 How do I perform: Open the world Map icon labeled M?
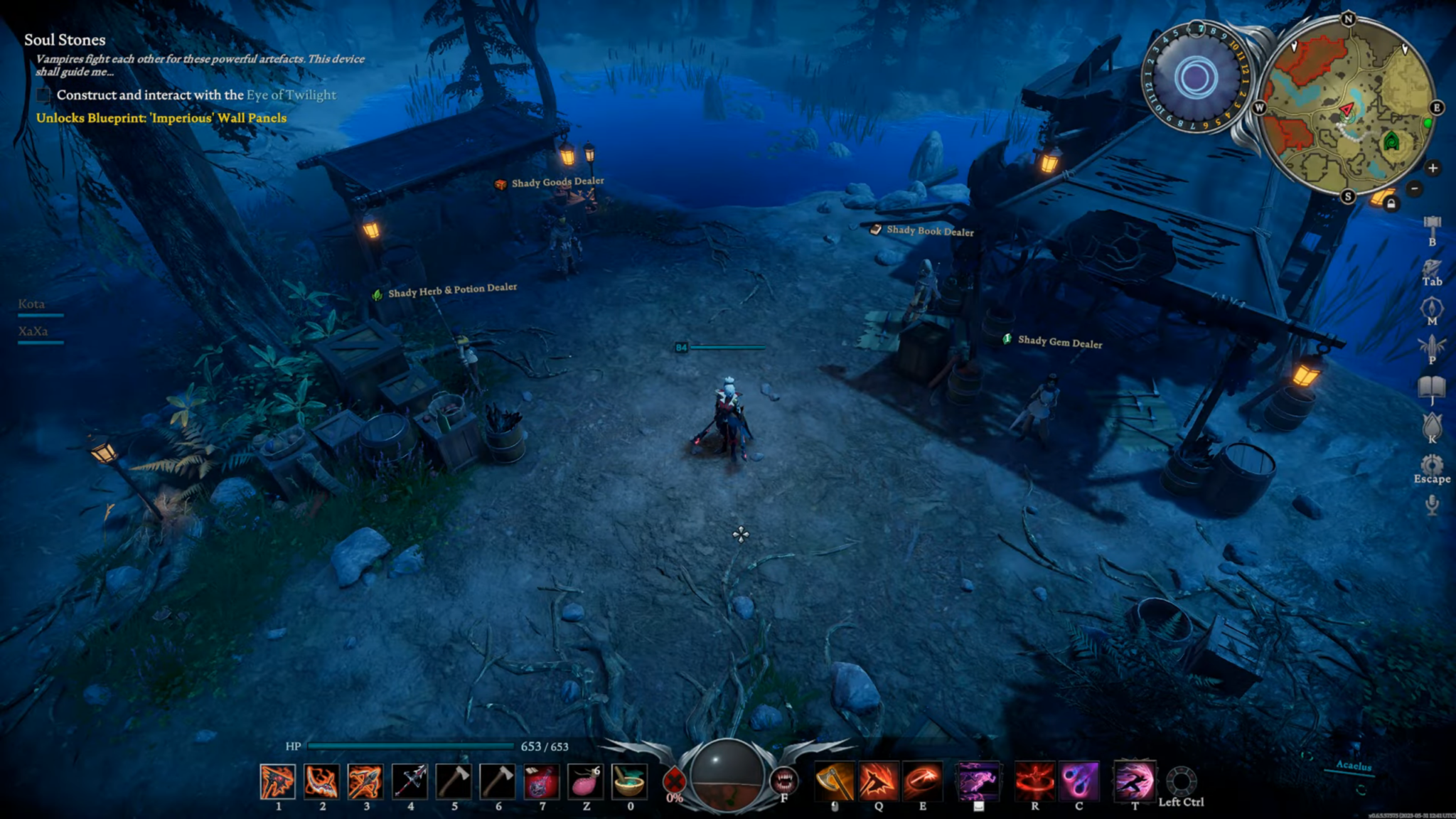coord(1430,307)
